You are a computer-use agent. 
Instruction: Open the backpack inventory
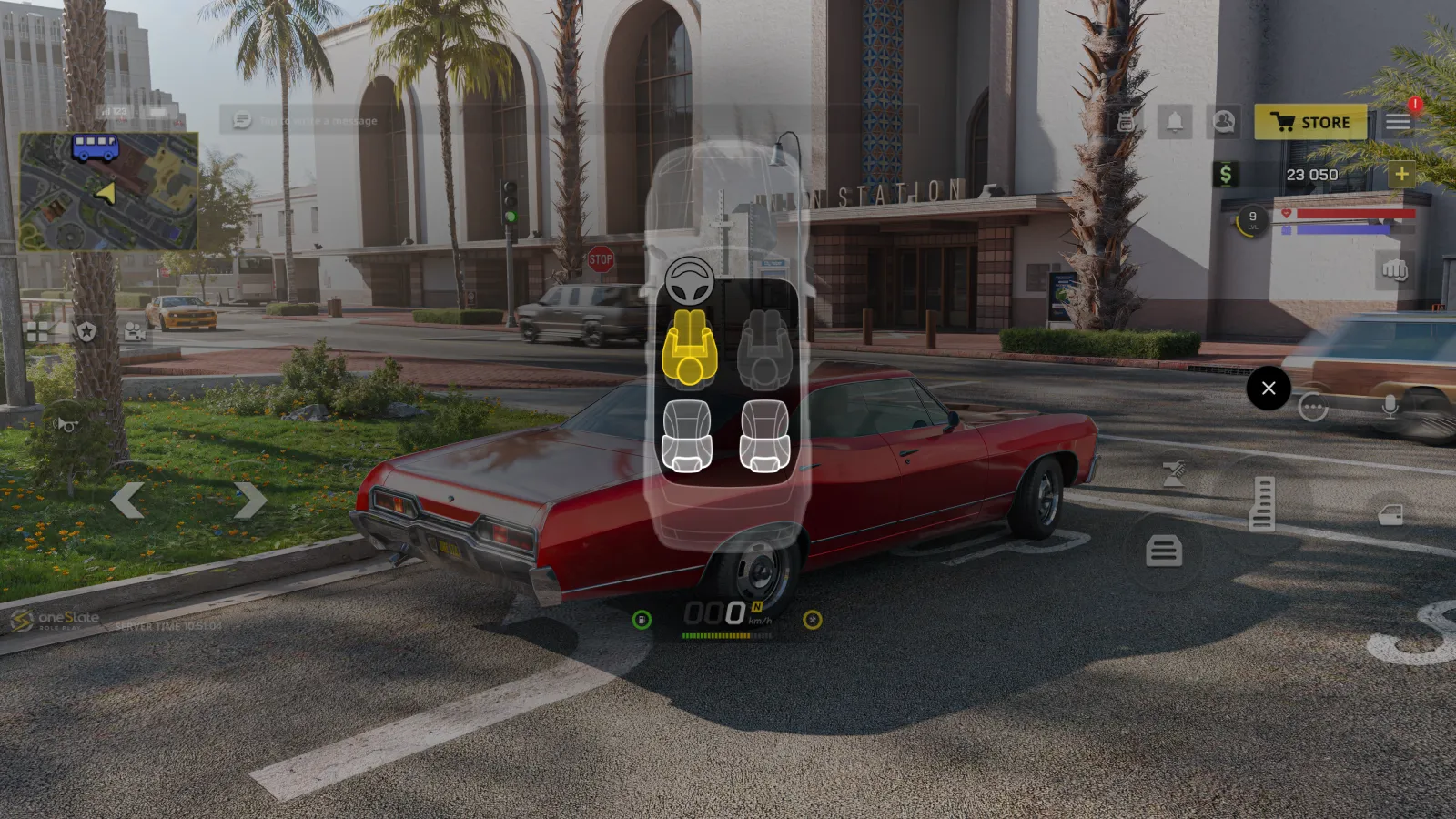(x=1126, y=122)
